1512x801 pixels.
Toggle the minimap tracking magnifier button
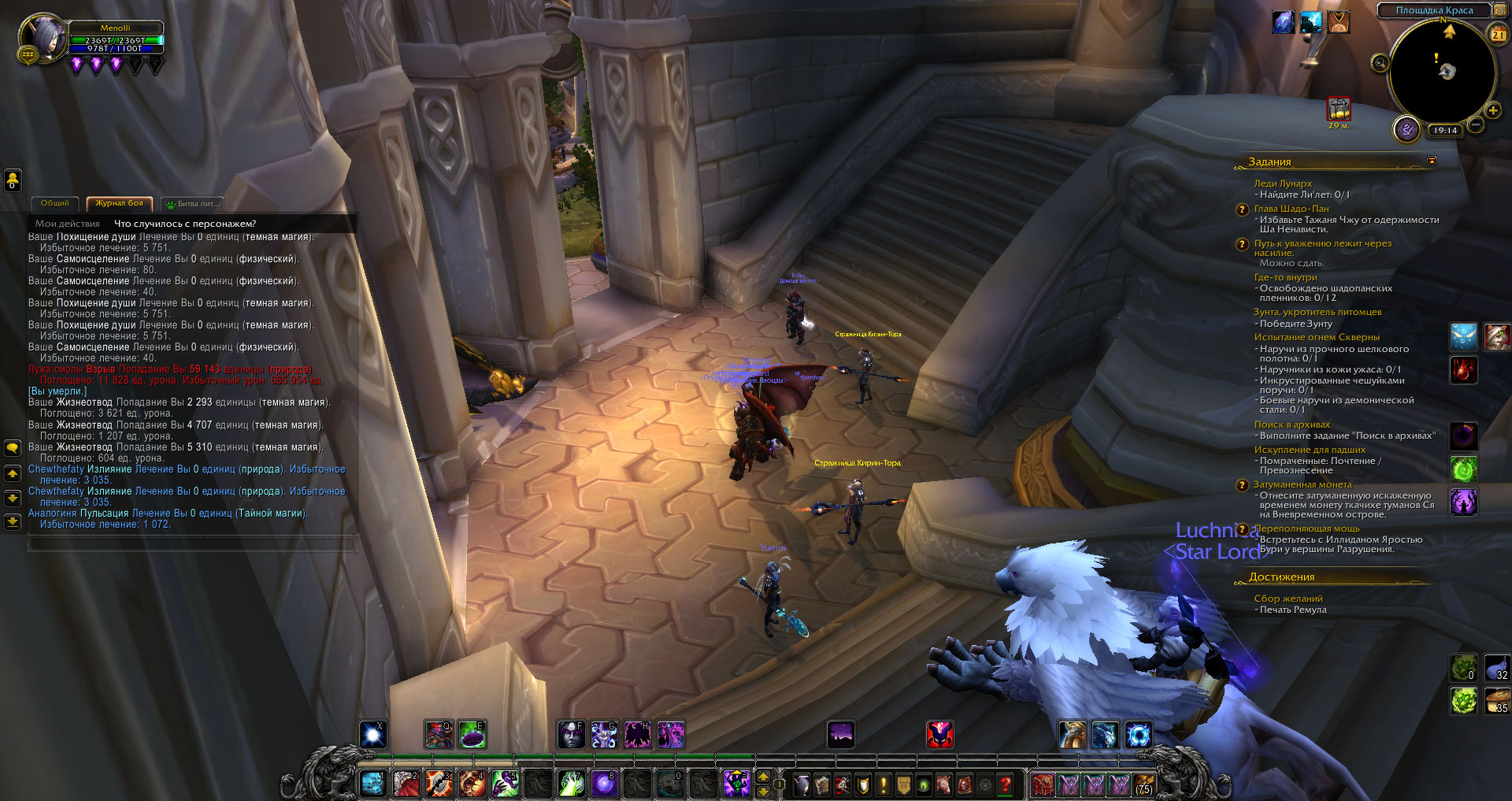pyautogui.click(x=1380, y=63)
